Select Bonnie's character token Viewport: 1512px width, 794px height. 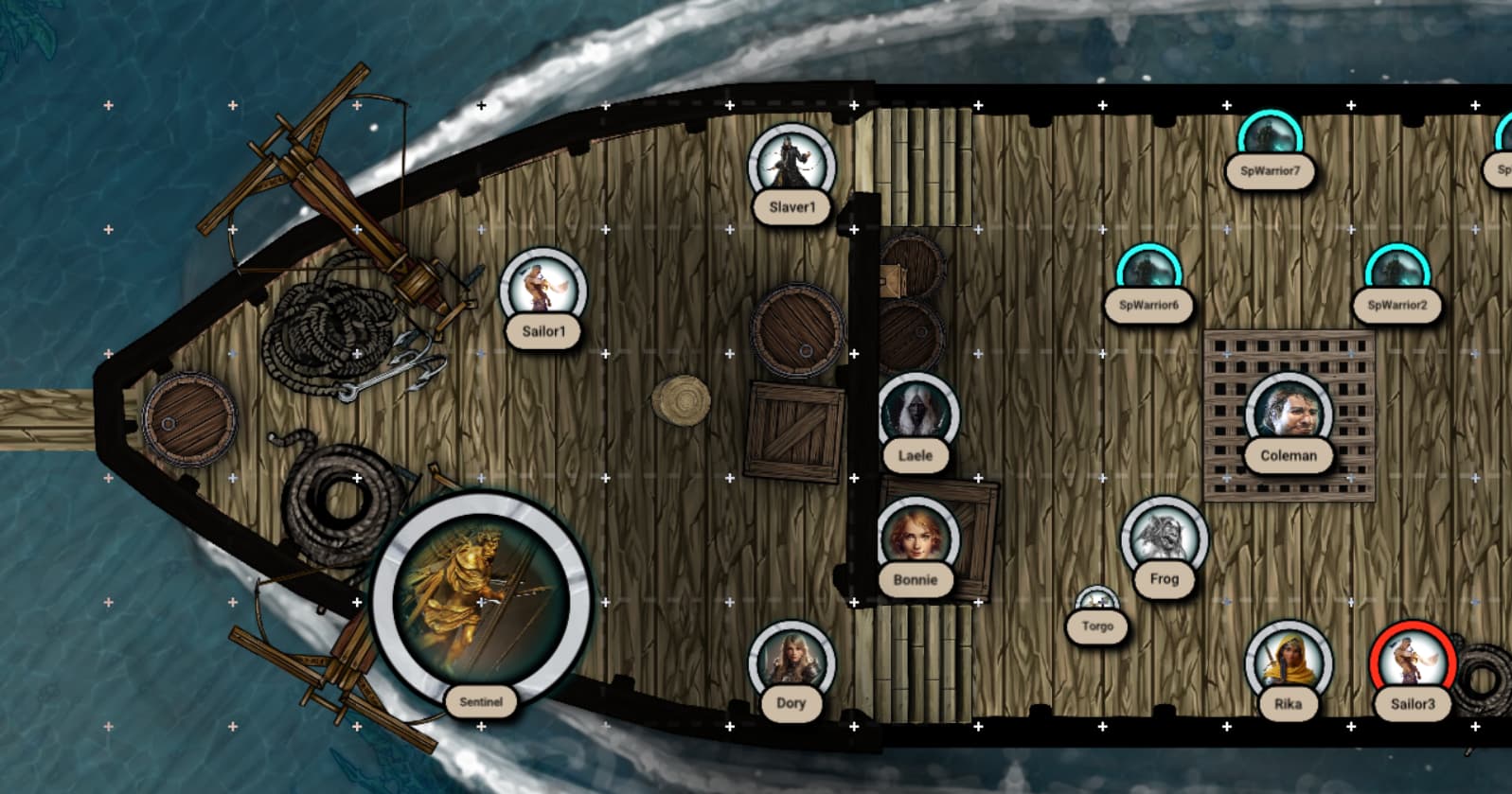[x=916, y=539]
